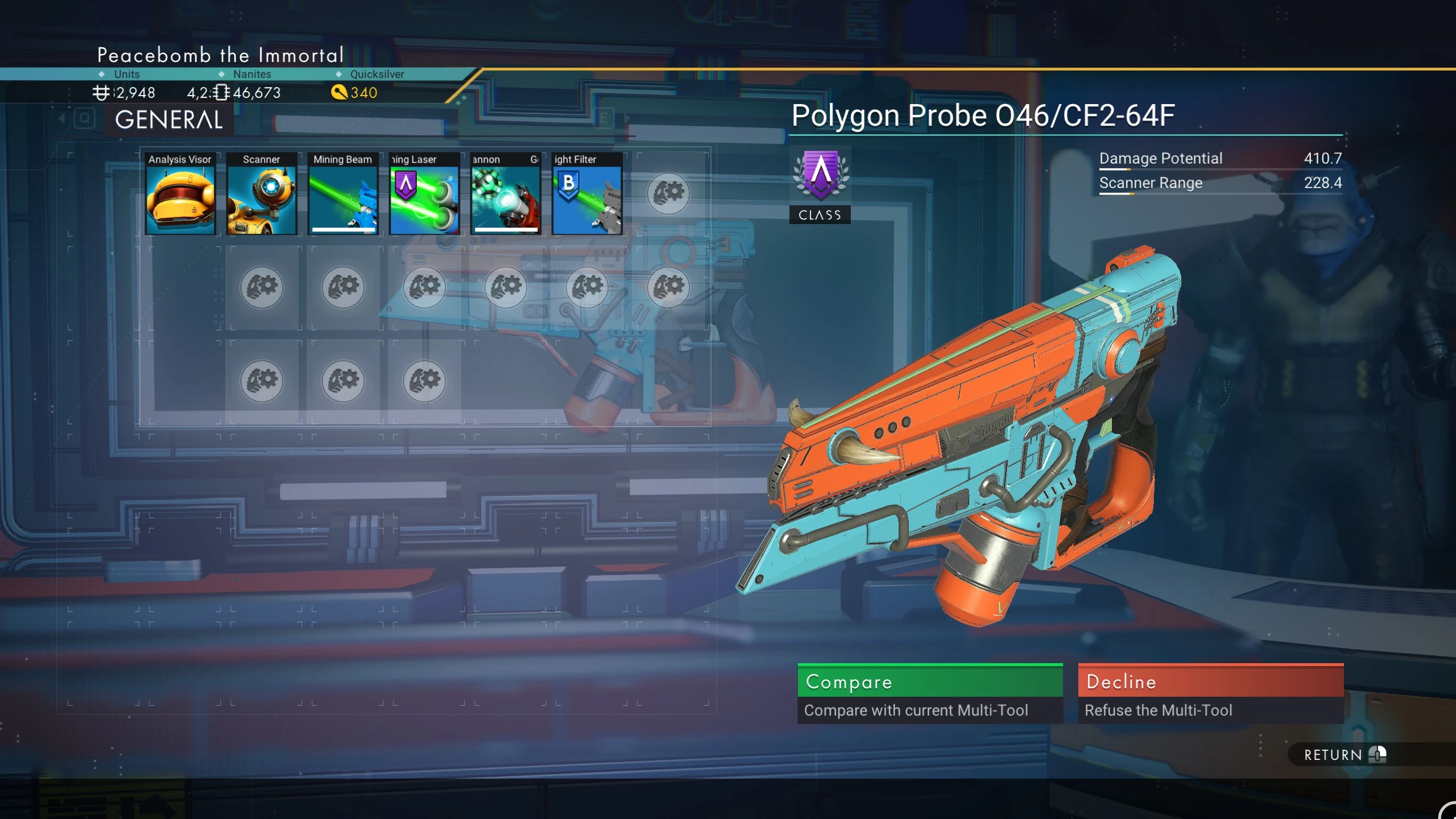1456x819 pixels.
Task: Open the GENERAL inventory tab
Action: click(169, 119)
